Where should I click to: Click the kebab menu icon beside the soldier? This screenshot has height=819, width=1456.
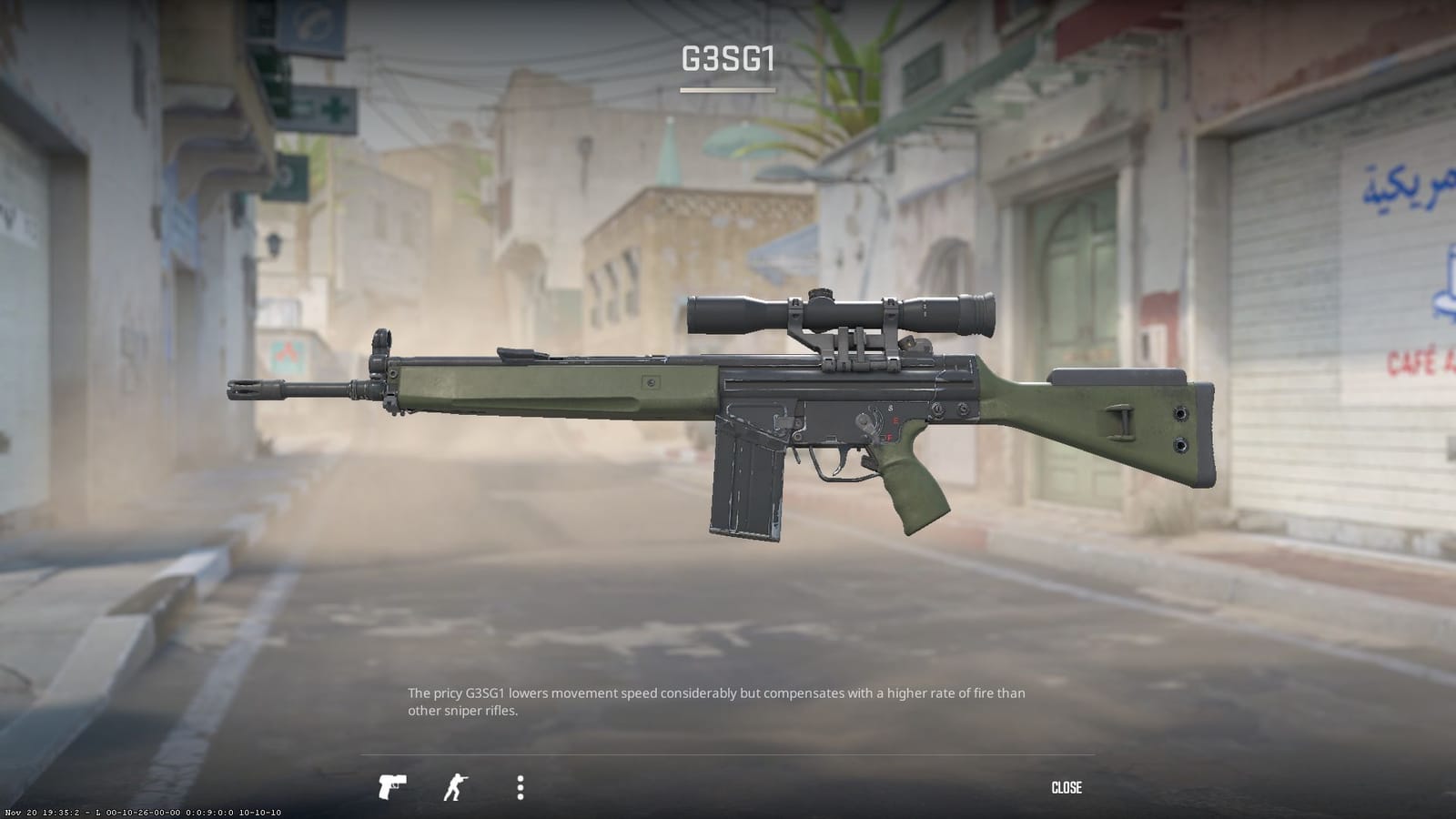(x=521, y=785)
